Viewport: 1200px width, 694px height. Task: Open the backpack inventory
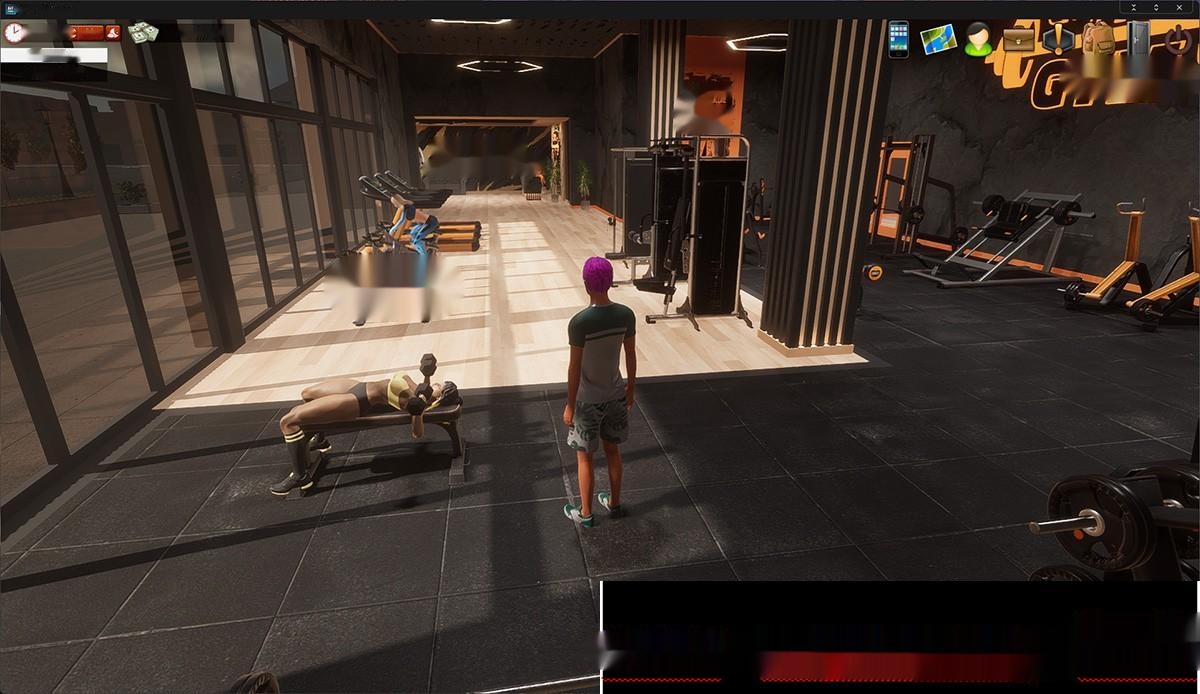pos(1097,40)
